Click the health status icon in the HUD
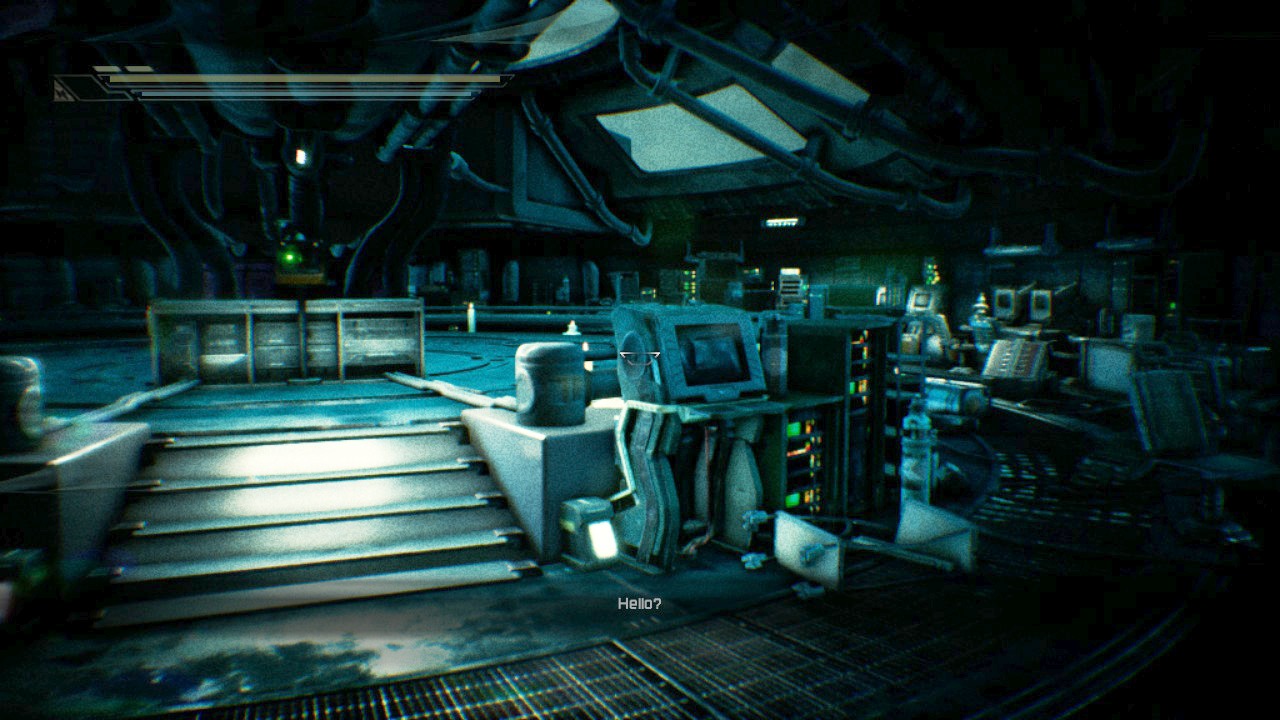The width and height of the screenshot is (1280, 720). coord(62,94)
